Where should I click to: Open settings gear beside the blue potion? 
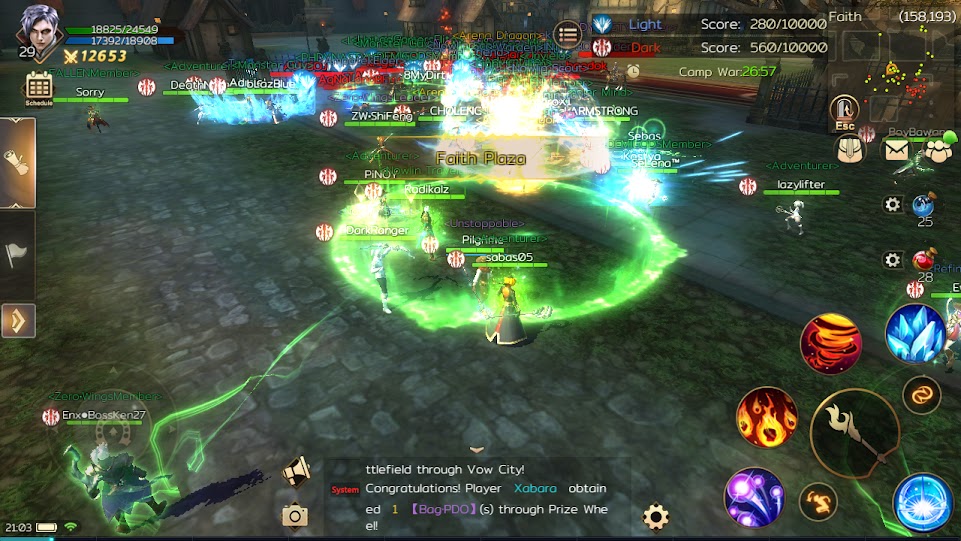coord(892,205)
